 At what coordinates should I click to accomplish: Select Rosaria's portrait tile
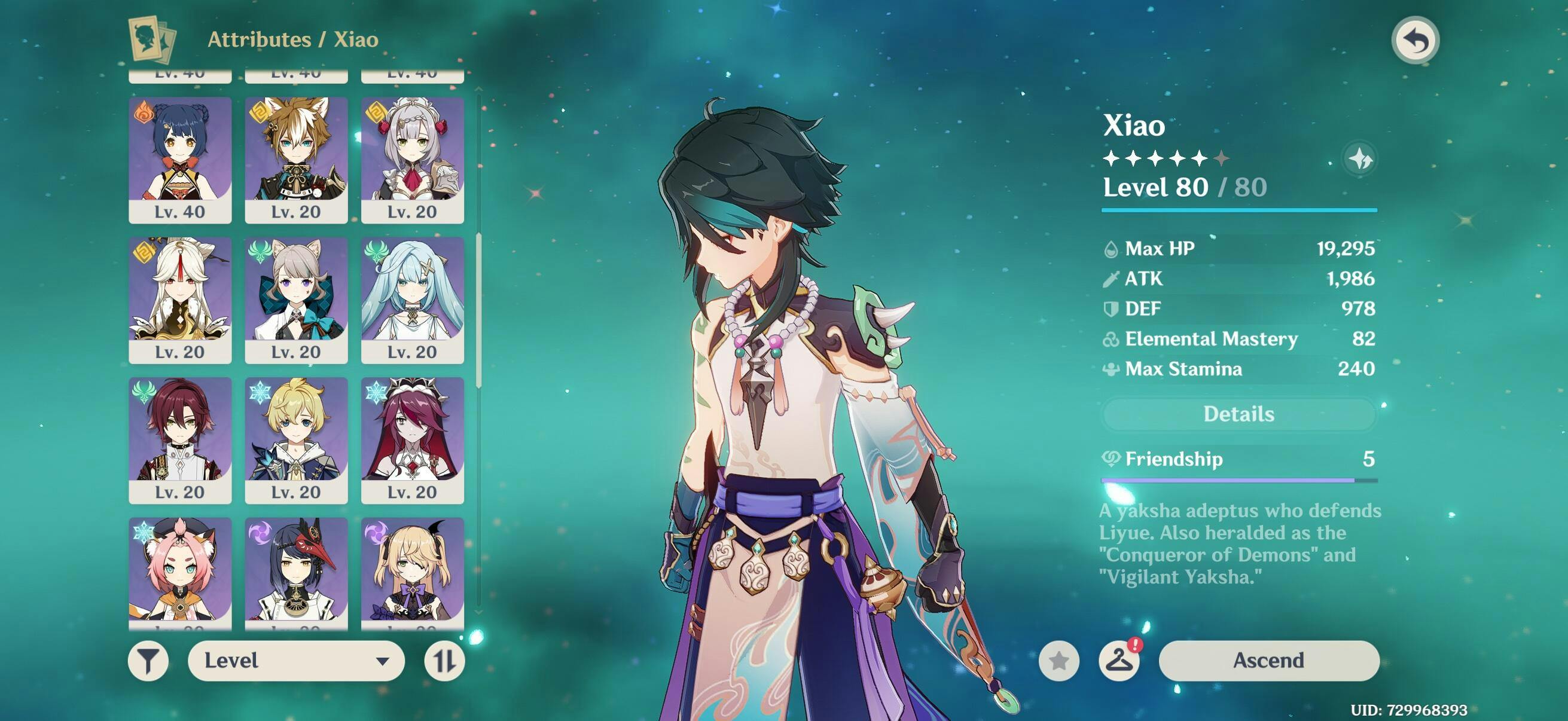[x=413, y=439]
